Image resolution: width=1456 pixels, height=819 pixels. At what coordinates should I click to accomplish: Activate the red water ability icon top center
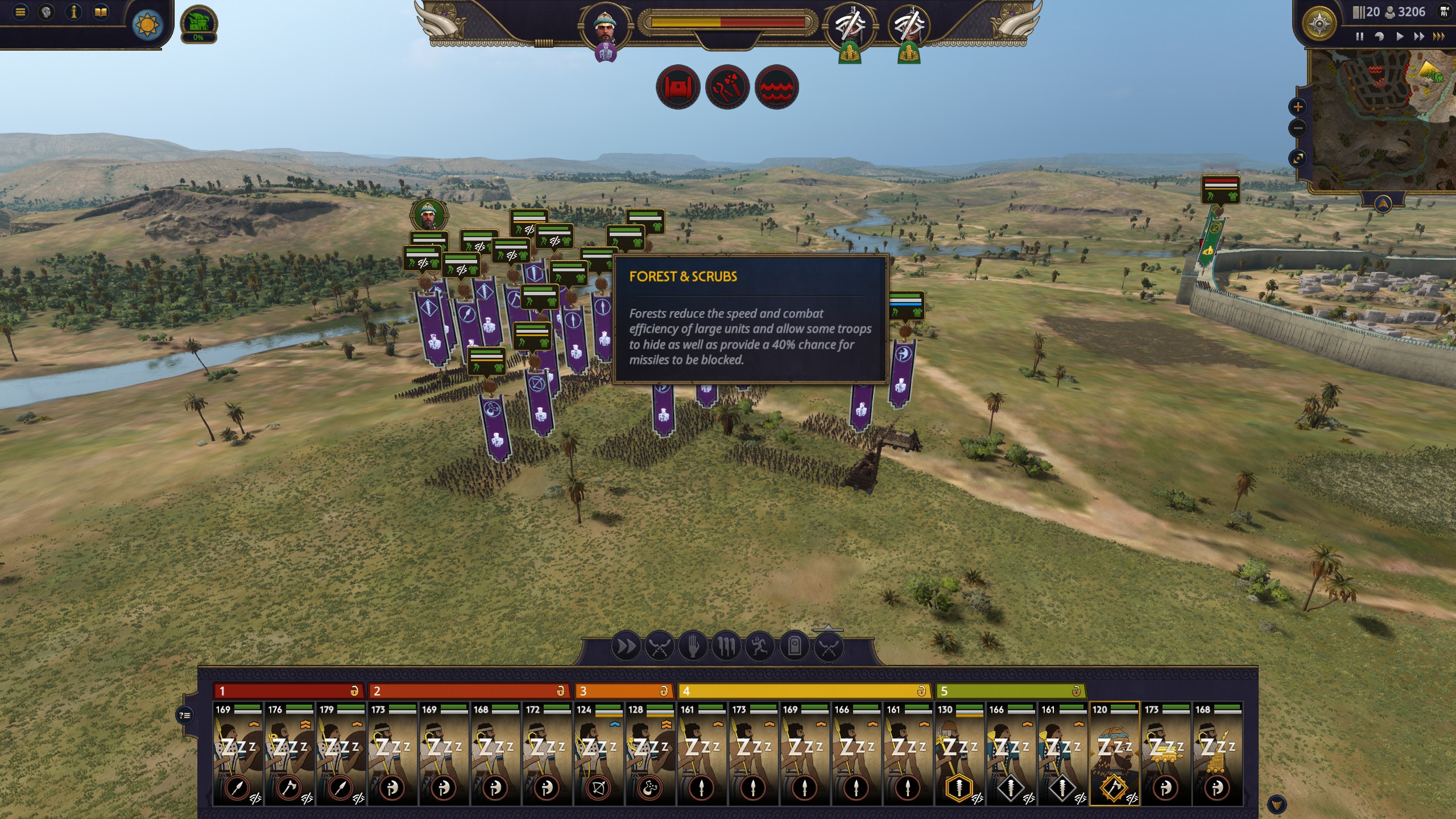click(x=777, y=88)
